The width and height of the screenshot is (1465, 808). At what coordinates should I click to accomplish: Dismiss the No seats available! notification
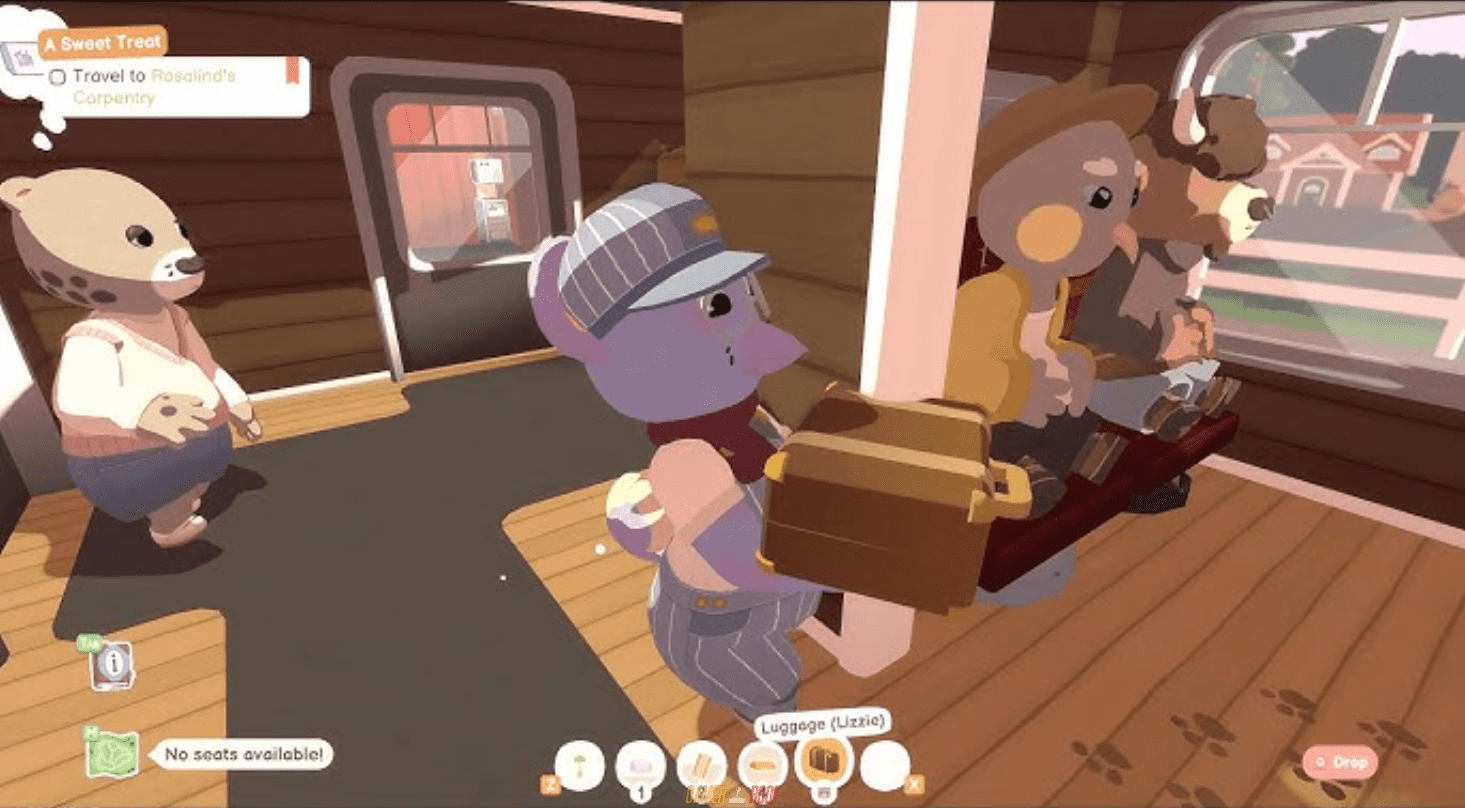click(x=243, y=756)
